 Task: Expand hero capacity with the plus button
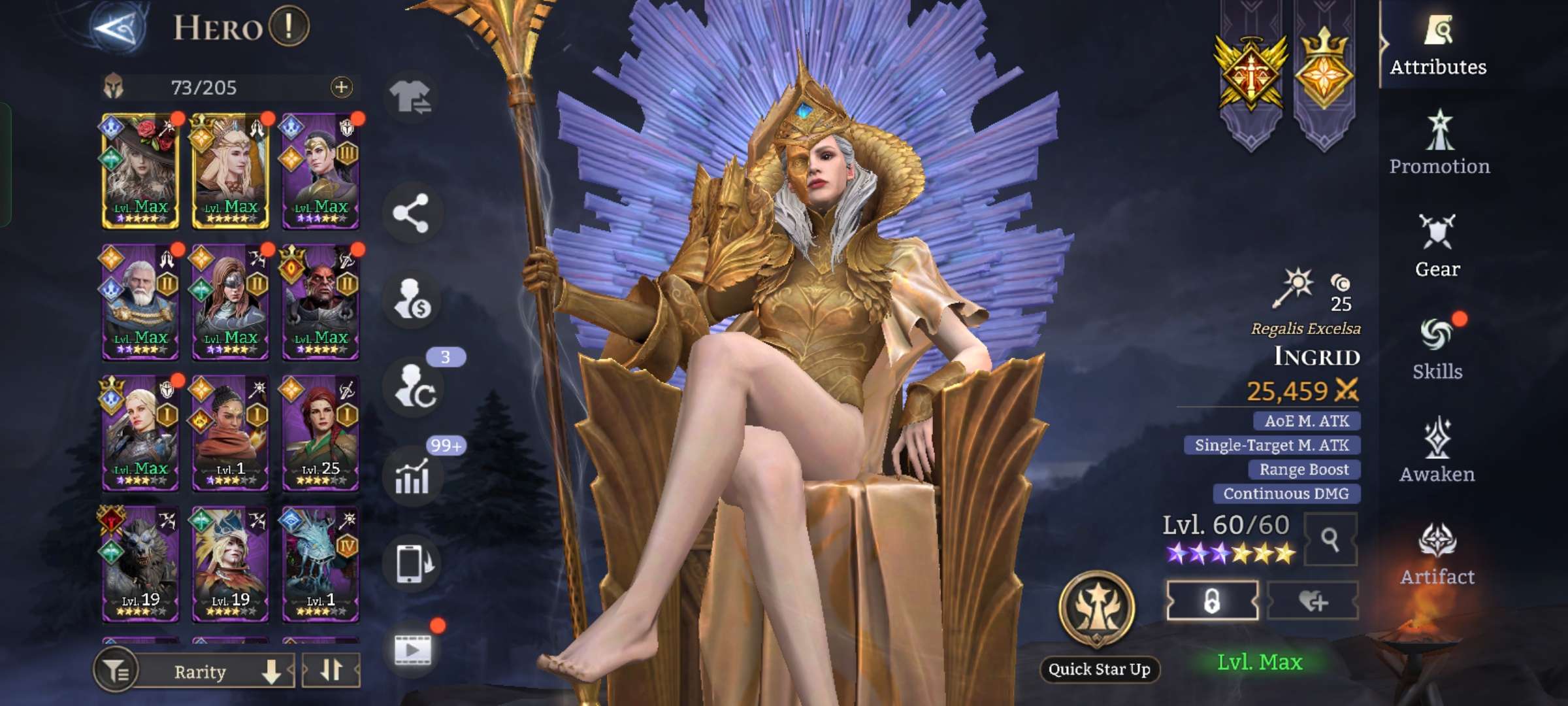[341, 87]
